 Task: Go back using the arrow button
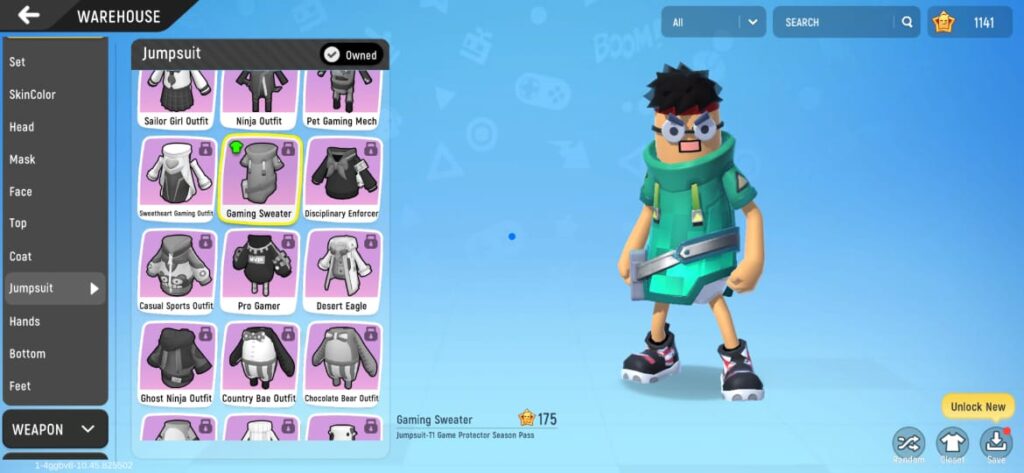29,15
